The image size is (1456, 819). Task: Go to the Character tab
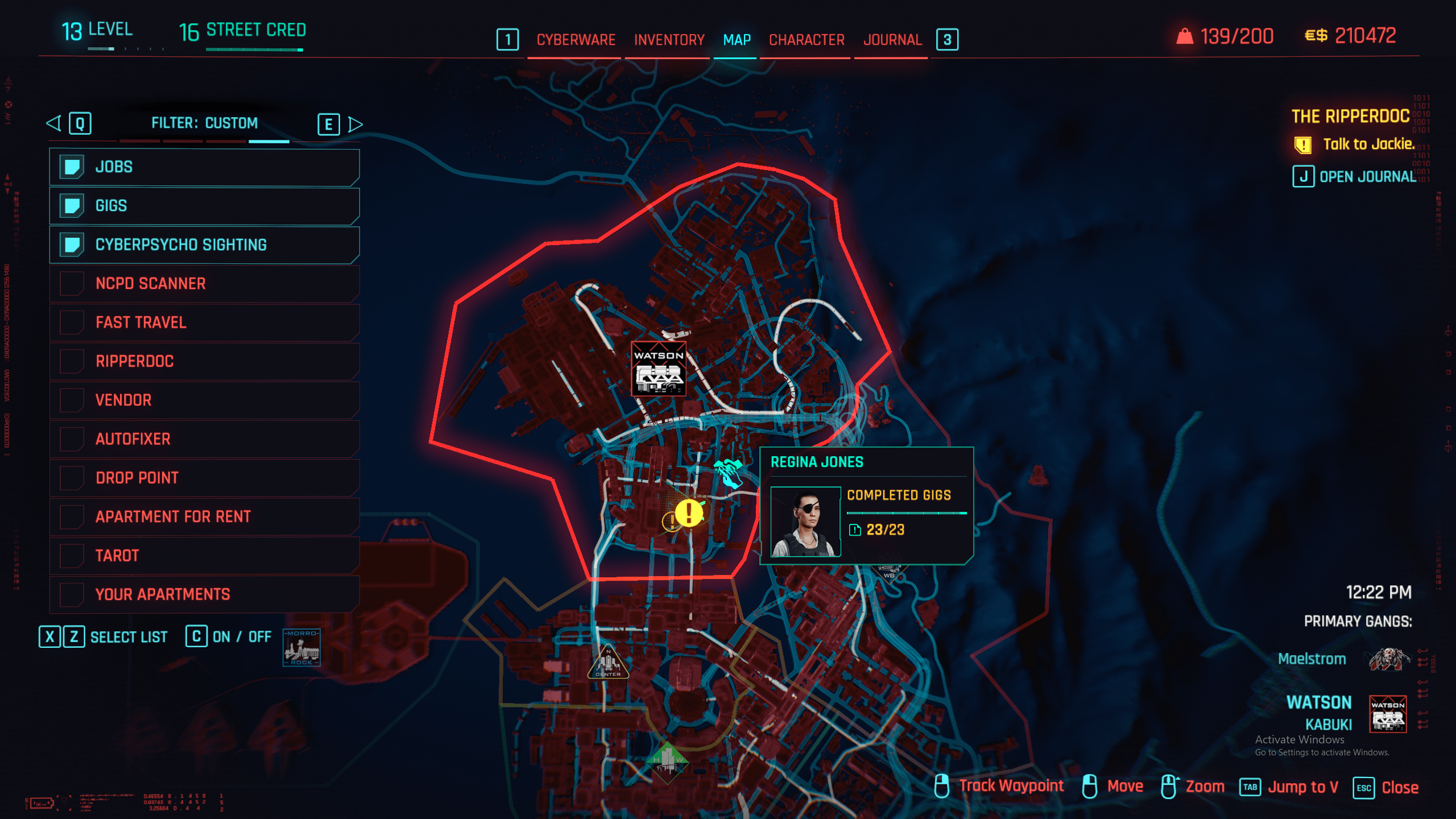806,40
